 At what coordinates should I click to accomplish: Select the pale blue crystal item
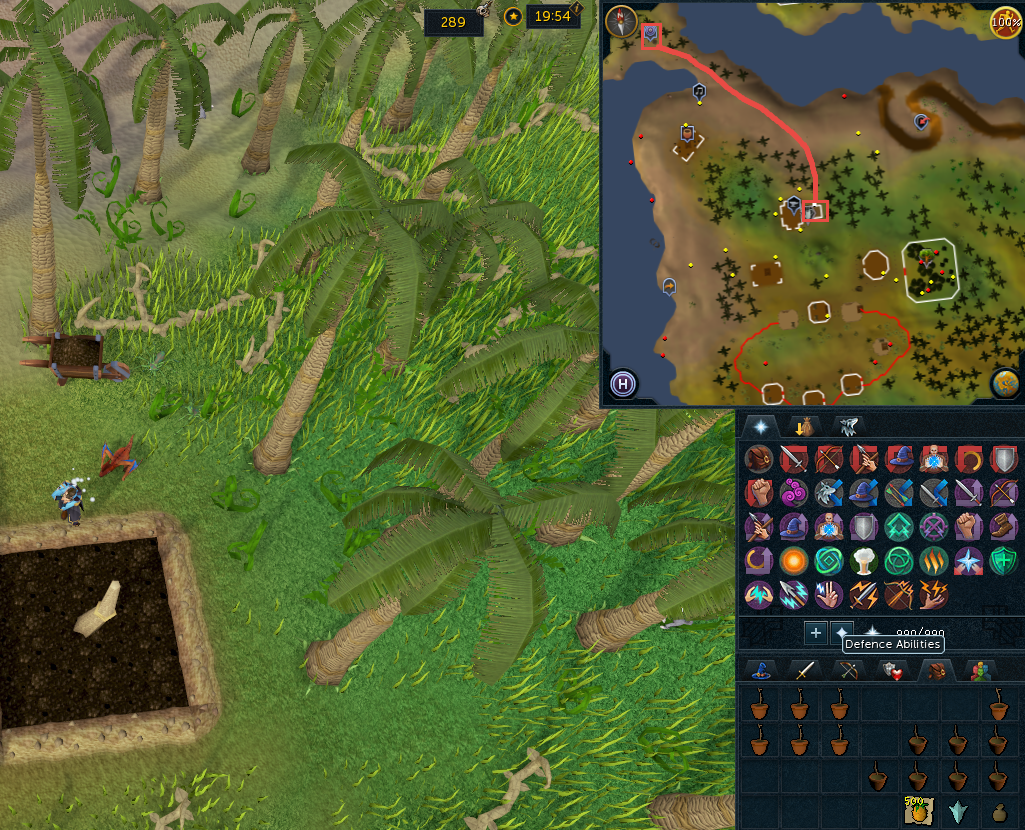957,812
